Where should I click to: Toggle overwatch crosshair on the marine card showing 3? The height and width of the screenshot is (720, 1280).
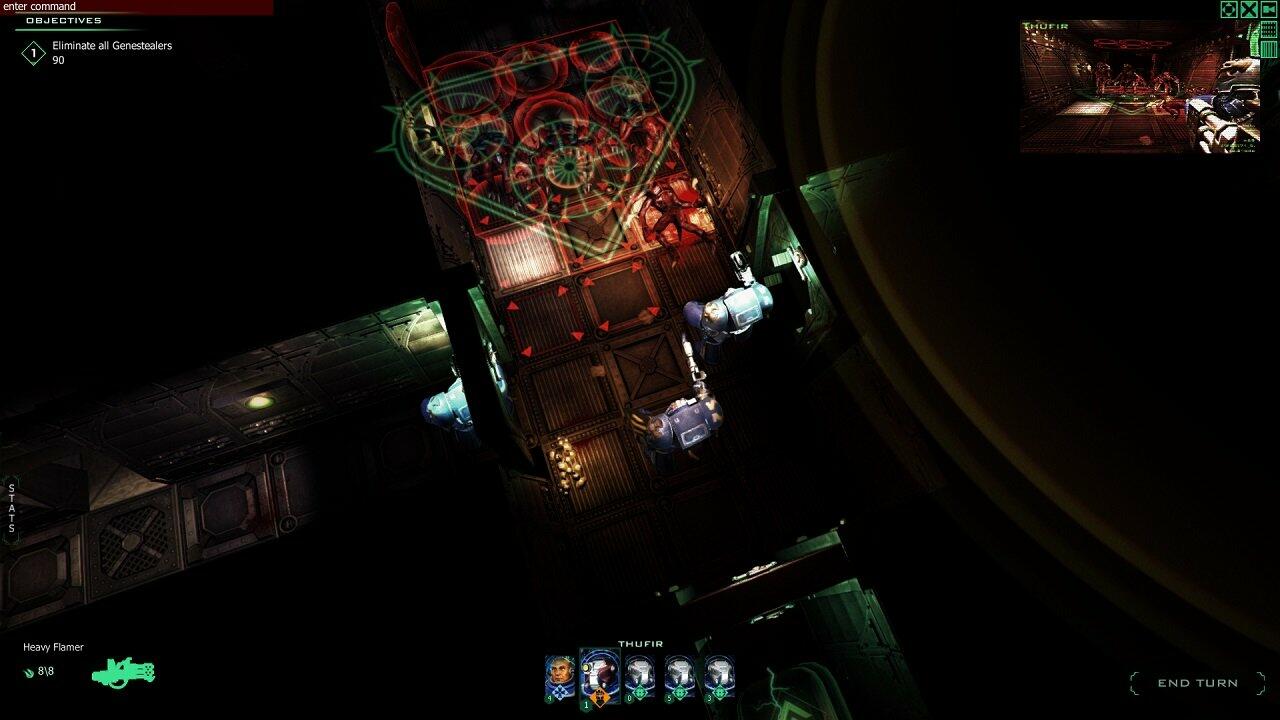[720, 691]
